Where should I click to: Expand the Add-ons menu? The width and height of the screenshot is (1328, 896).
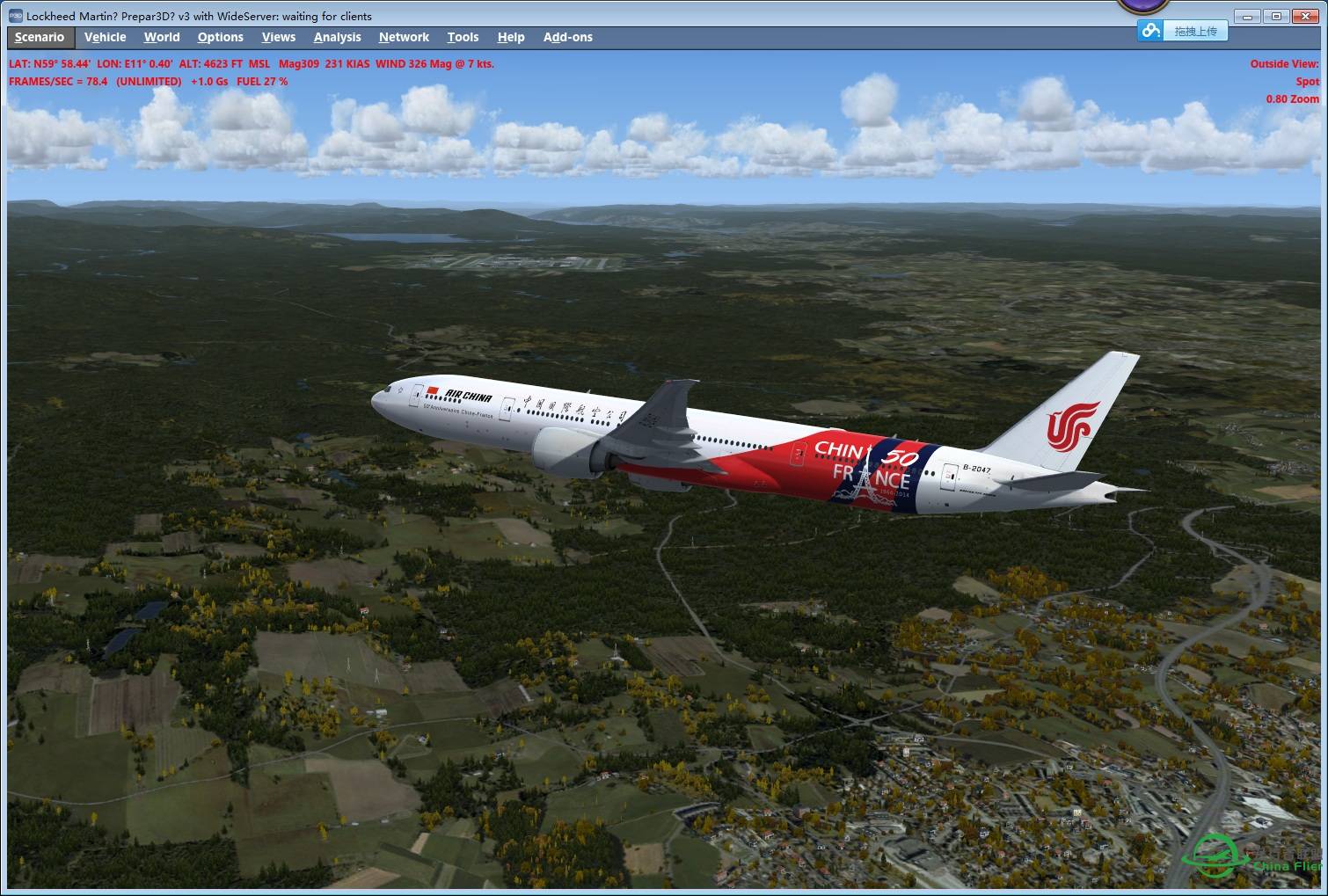(x=567, y=37)
